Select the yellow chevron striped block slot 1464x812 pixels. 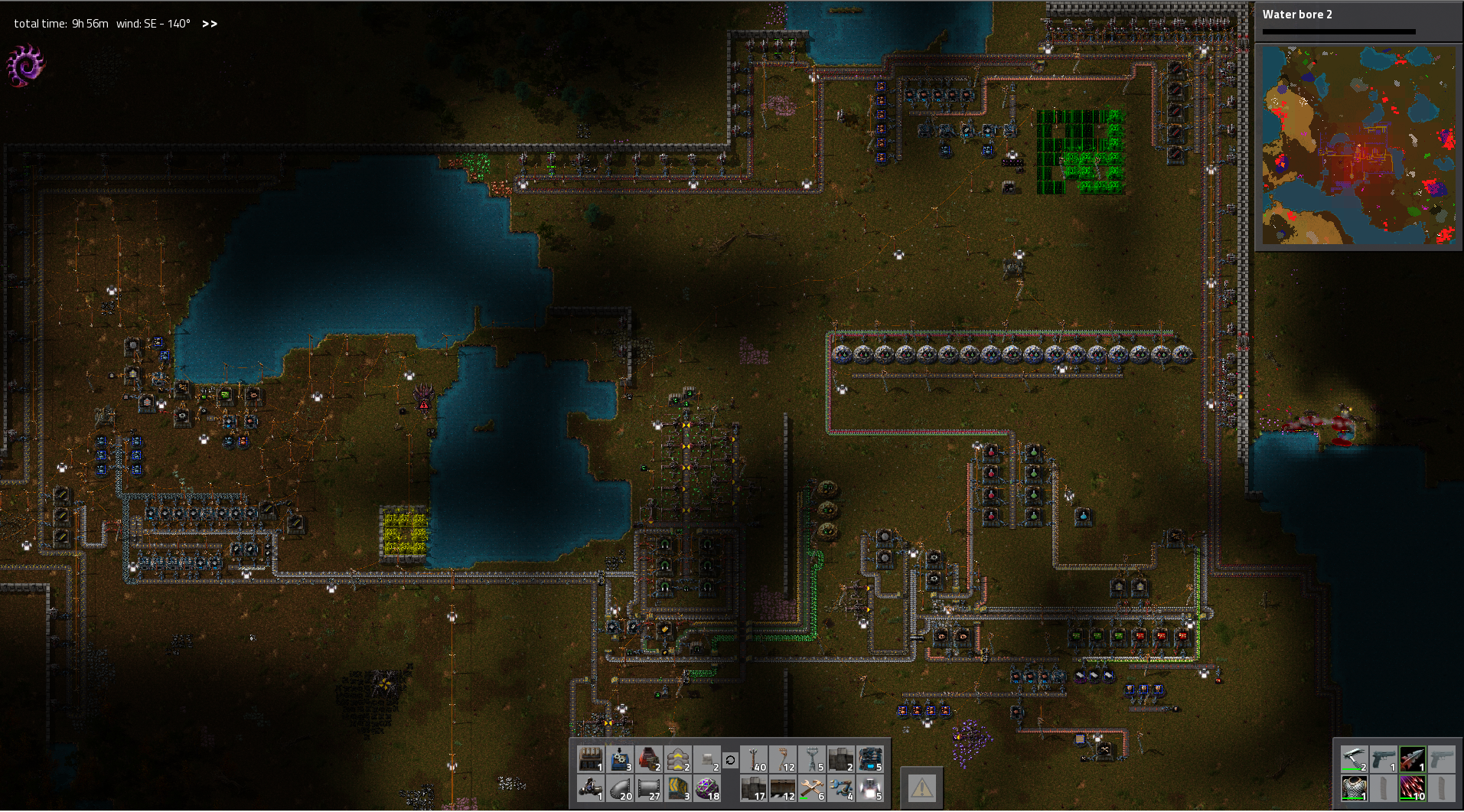[x=678, y=788]
